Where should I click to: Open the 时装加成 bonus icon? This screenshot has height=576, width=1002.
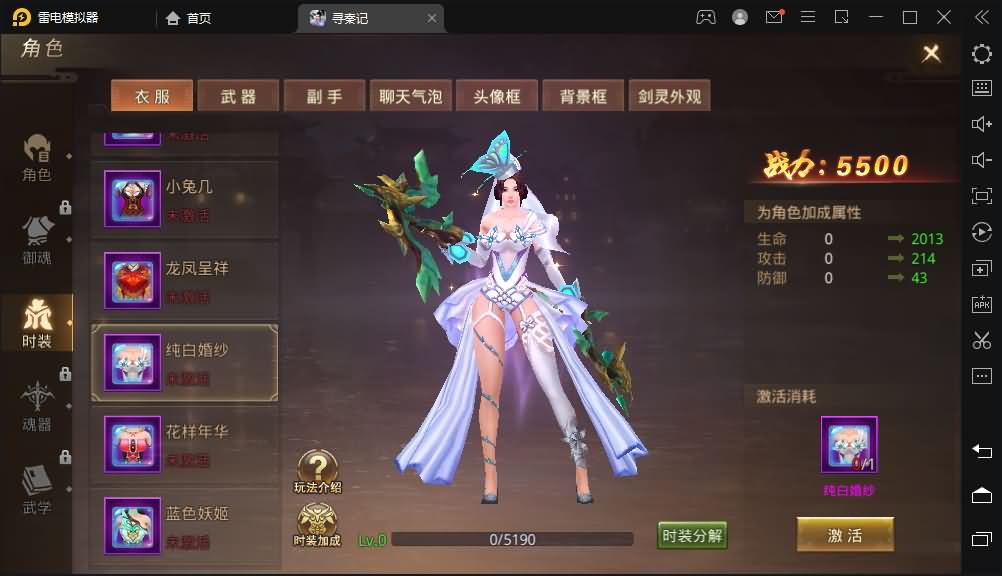(317, 525)
